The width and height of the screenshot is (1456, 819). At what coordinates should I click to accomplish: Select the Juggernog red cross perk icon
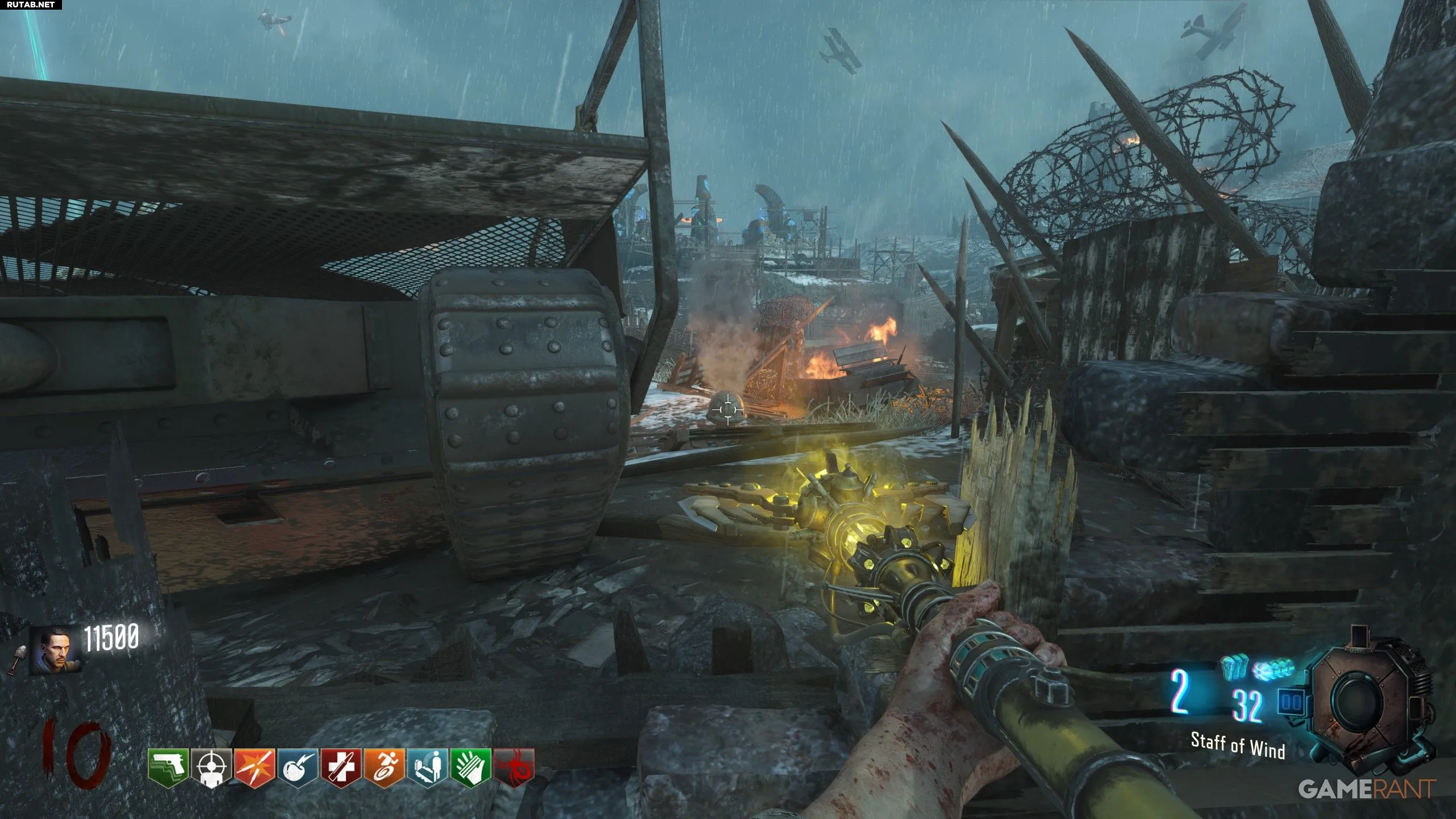tap(341, 767)
